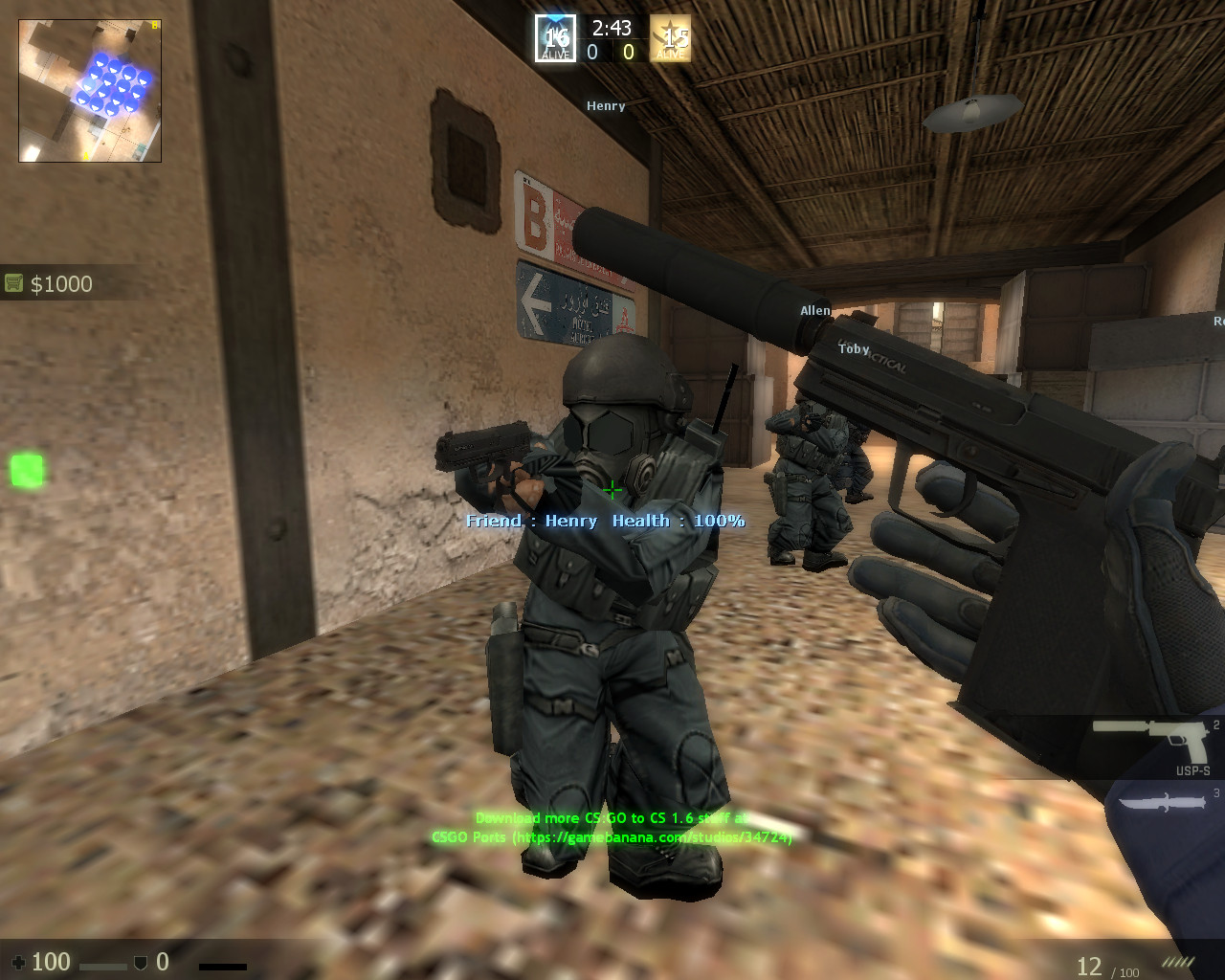Toggle the Friend Henry Health 100% nametag
This screenshot has width=1225, height=980.
605,521
